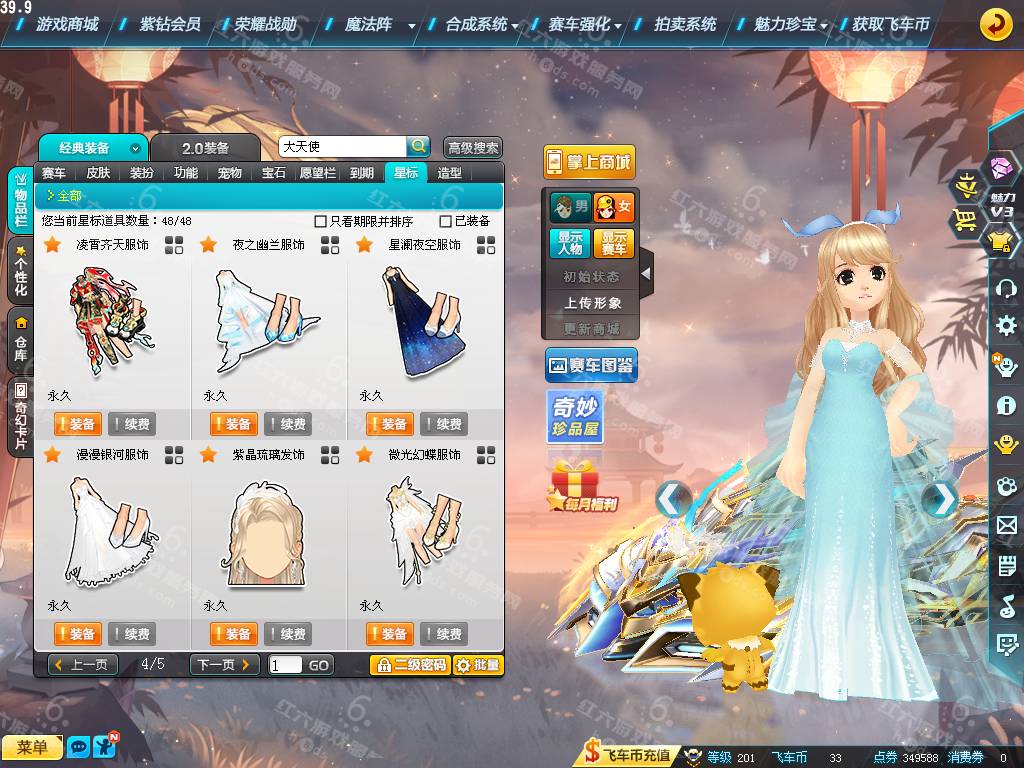The height and width of the screenshot is (768, 1024).
Task: Go to previous page with 上一页
Action: click(84, 665)
